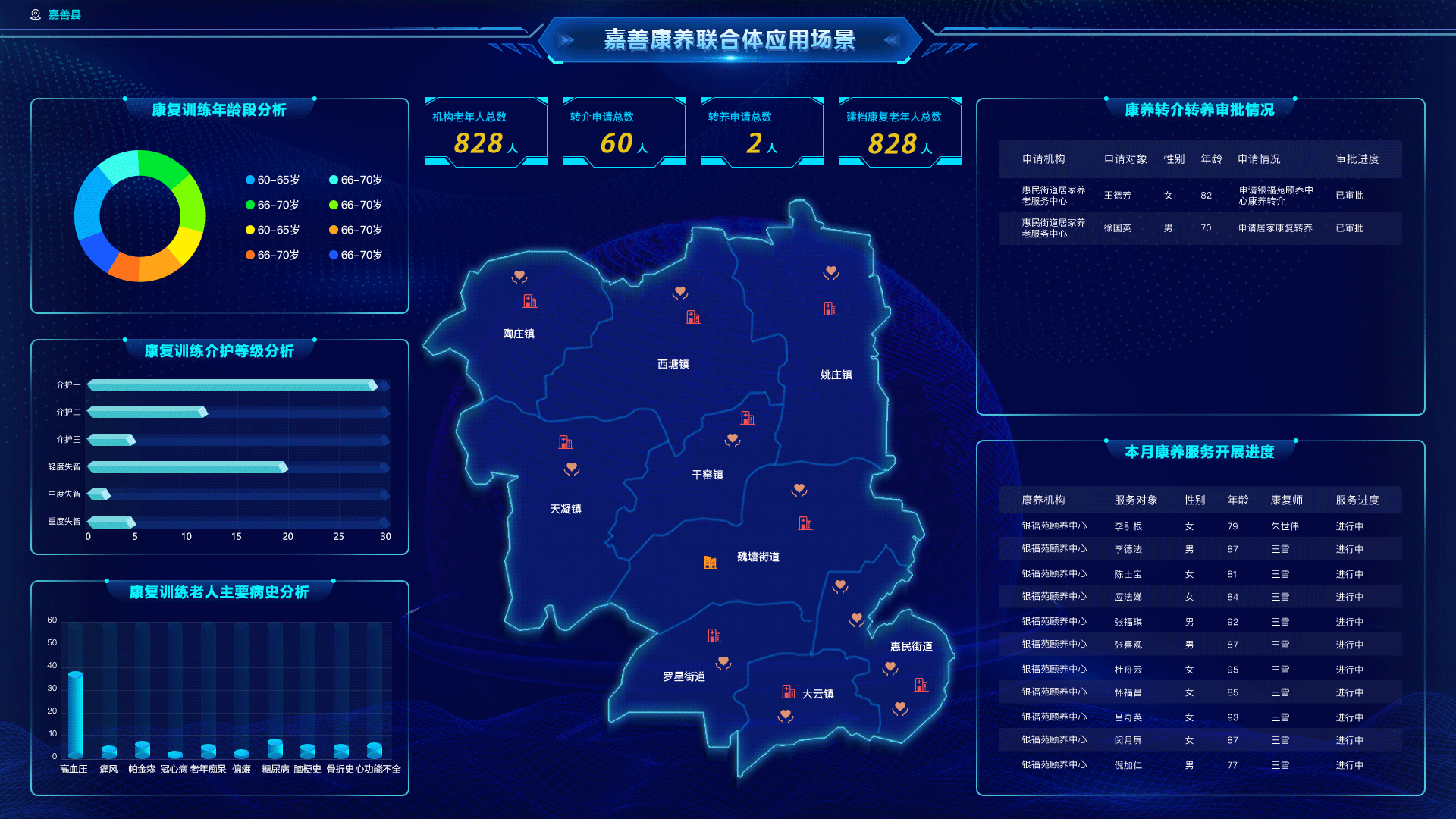Open the 康养转介转养审批情况 panel header
Screen dimensions: 1456x819
(1200, 108)
